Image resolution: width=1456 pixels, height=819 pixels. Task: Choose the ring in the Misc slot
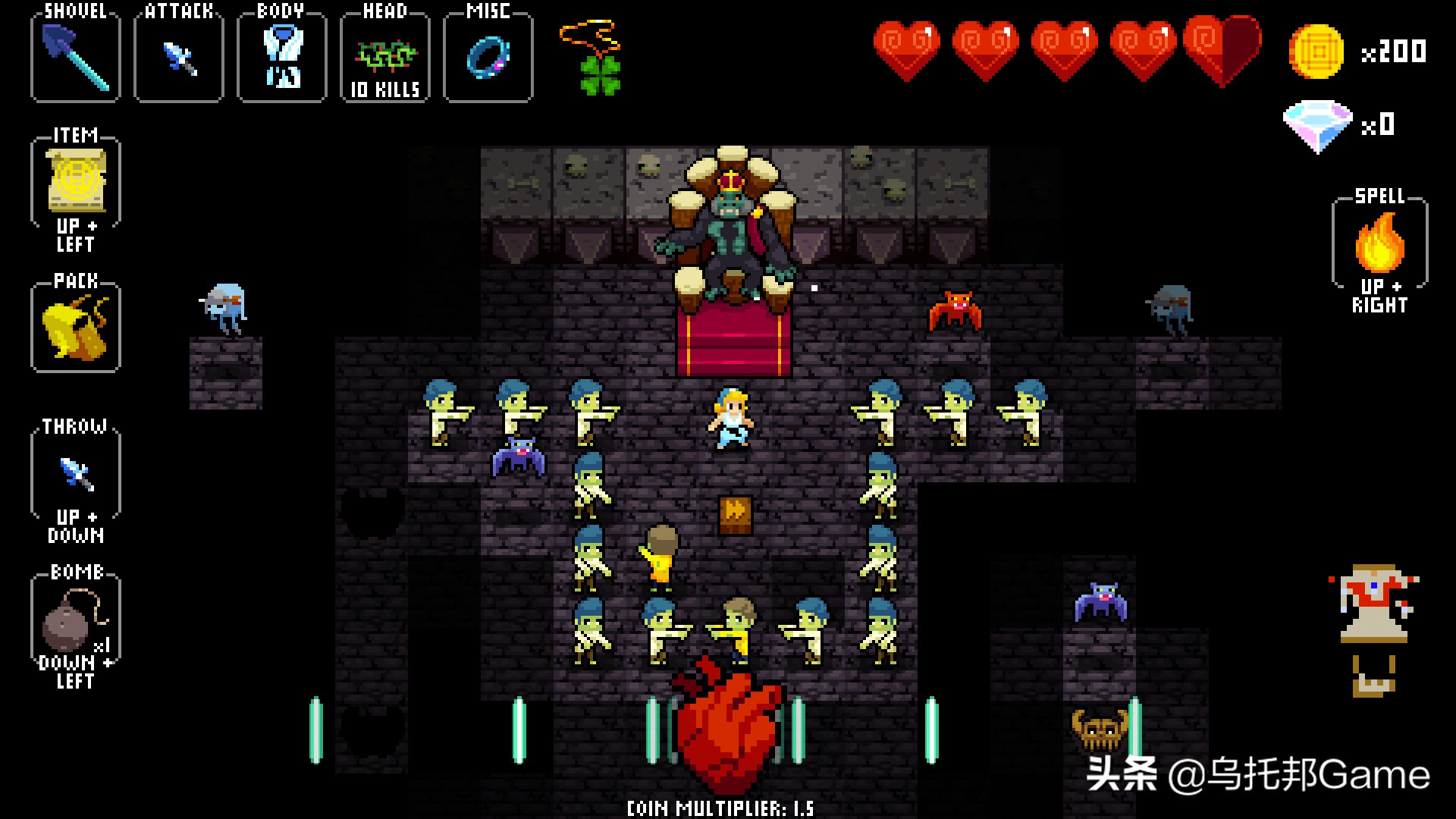[488, 58]
